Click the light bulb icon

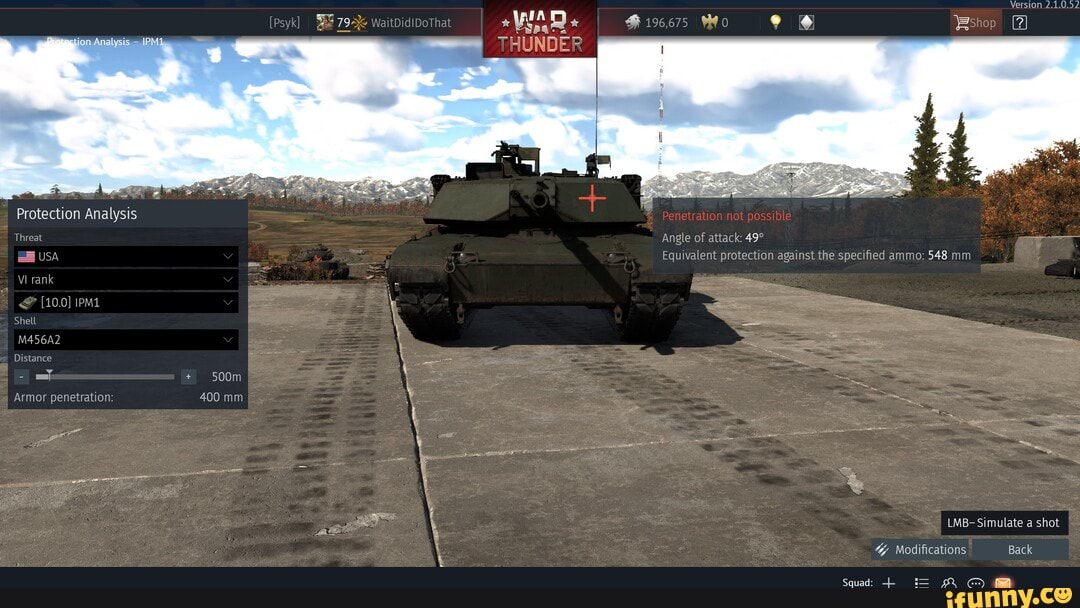point(775,22)
